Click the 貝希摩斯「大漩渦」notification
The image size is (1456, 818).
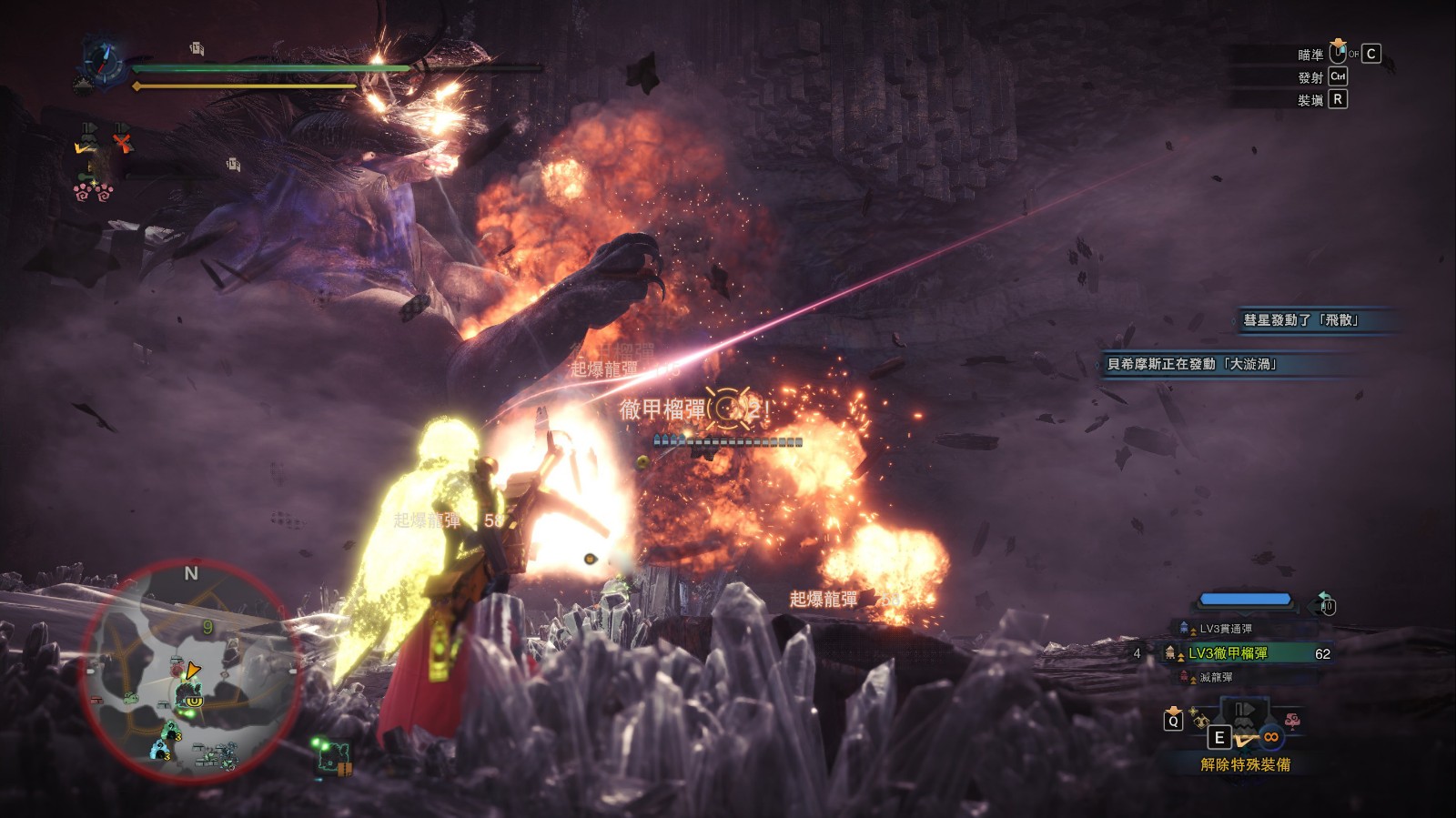click(1192, 364)
